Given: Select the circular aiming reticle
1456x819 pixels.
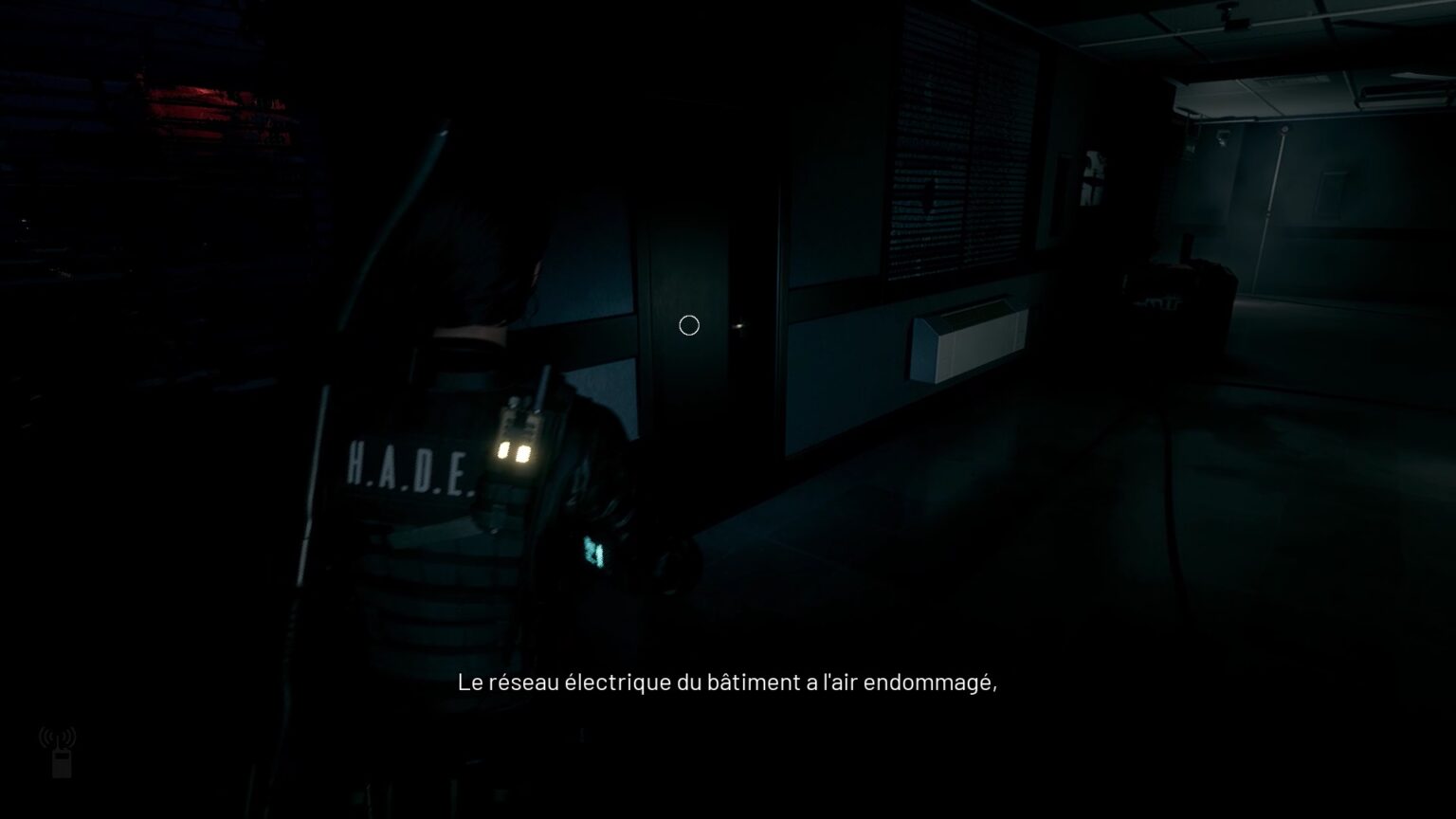Looking at the screenshot, I should 689,325.
